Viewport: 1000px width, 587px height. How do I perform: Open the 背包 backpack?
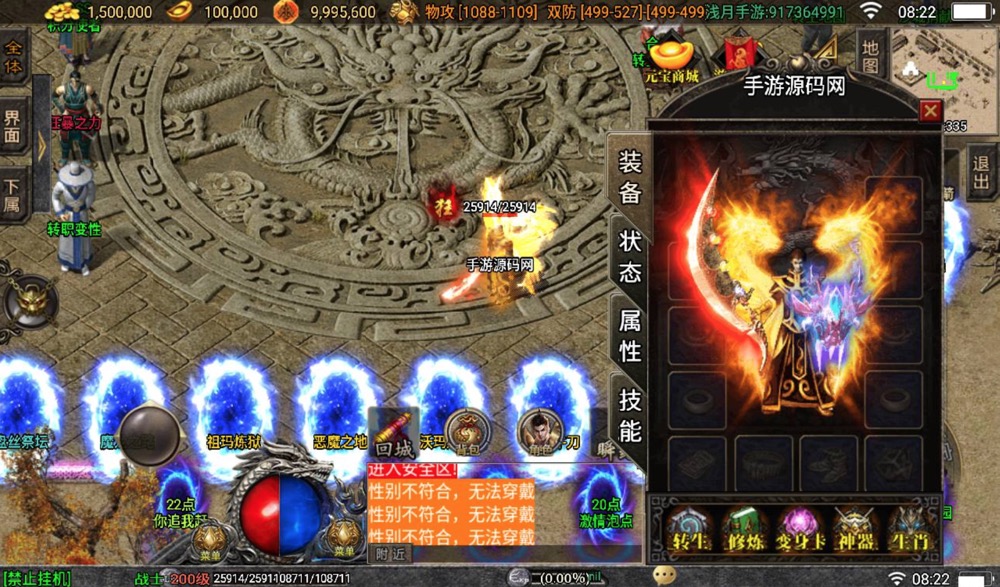coord(465,431)
